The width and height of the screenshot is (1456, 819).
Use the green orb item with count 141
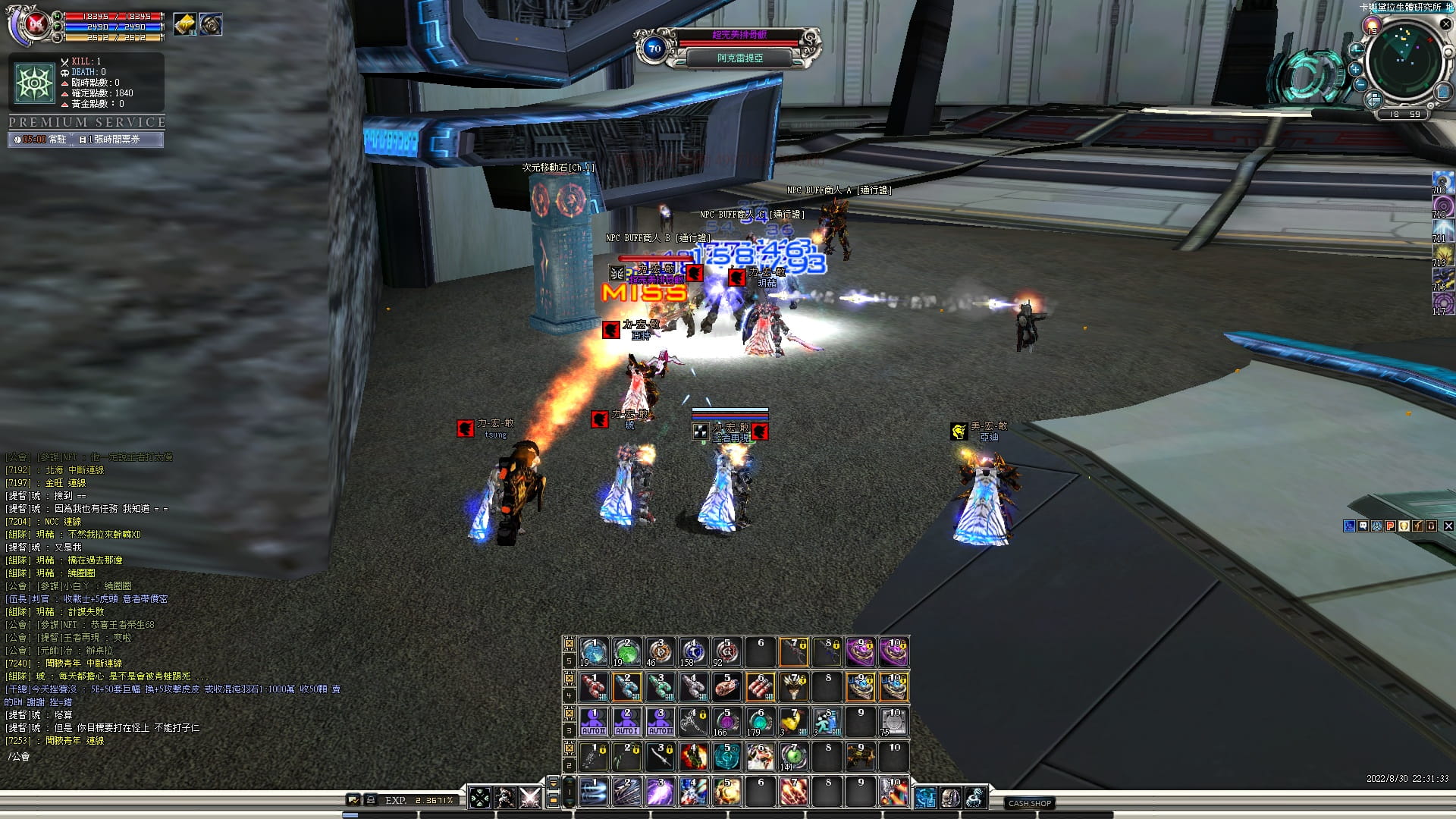(793, 757)
